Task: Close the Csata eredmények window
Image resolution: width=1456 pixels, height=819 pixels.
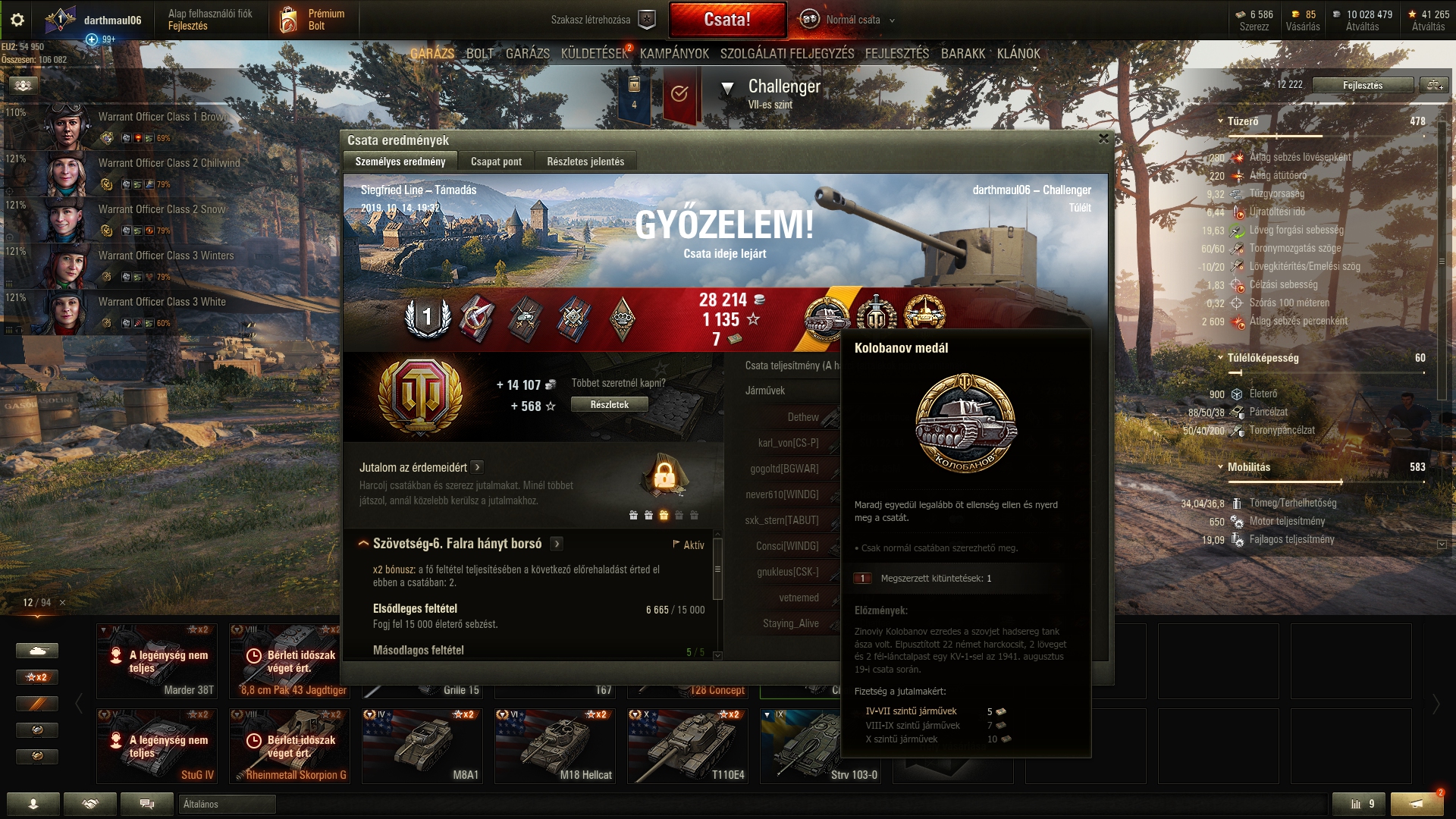Action: tap(1103, 139)
